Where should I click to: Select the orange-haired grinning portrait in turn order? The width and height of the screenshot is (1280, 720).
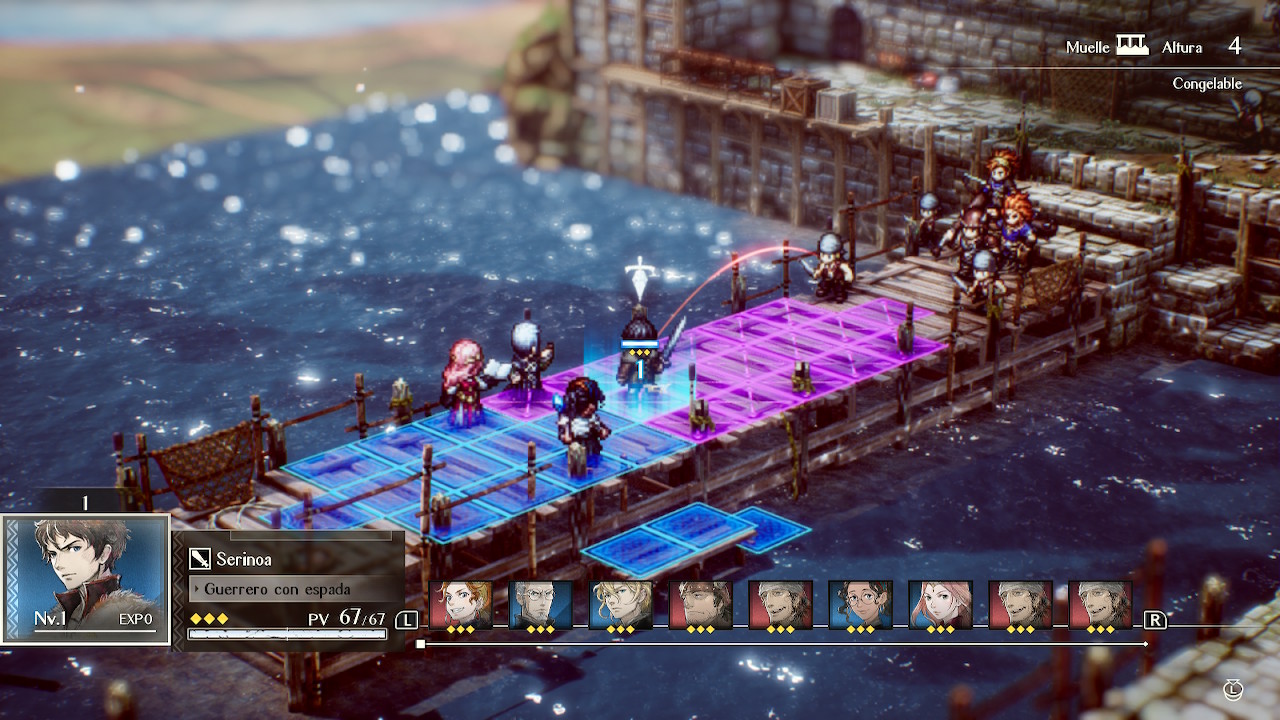click(x=460, y=605)
